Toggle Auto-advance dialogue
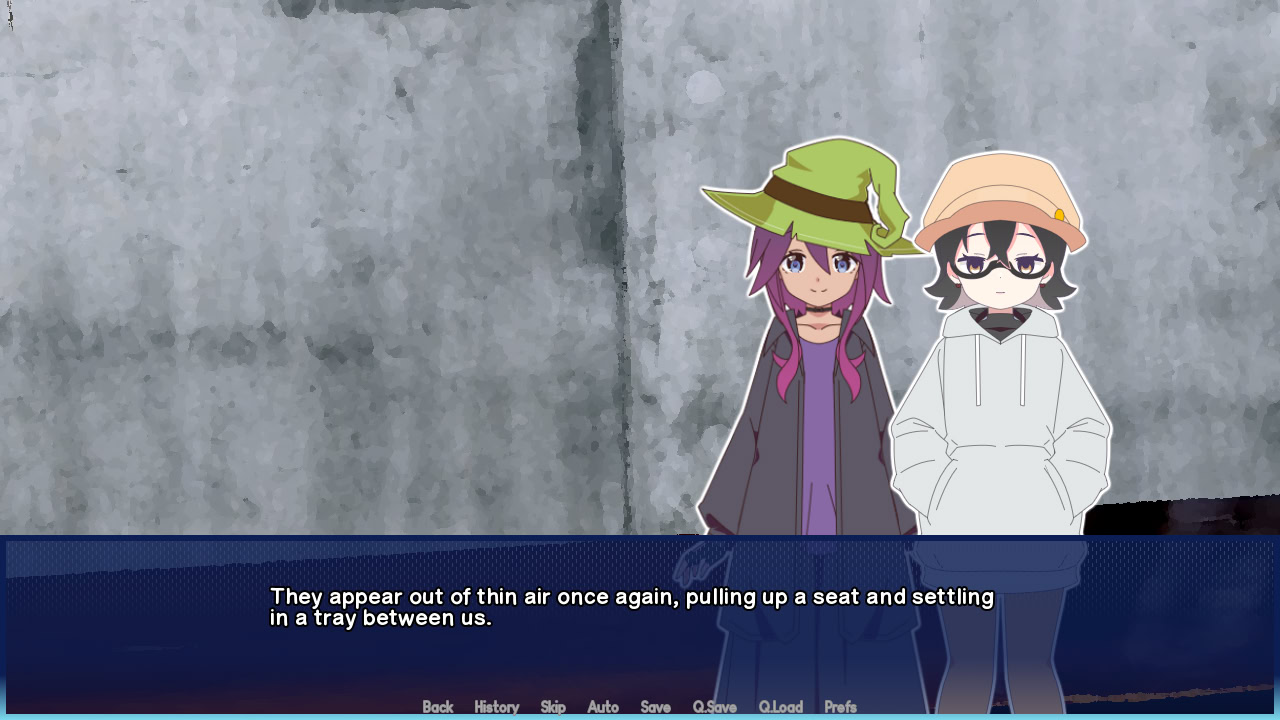 pos(603,707)
